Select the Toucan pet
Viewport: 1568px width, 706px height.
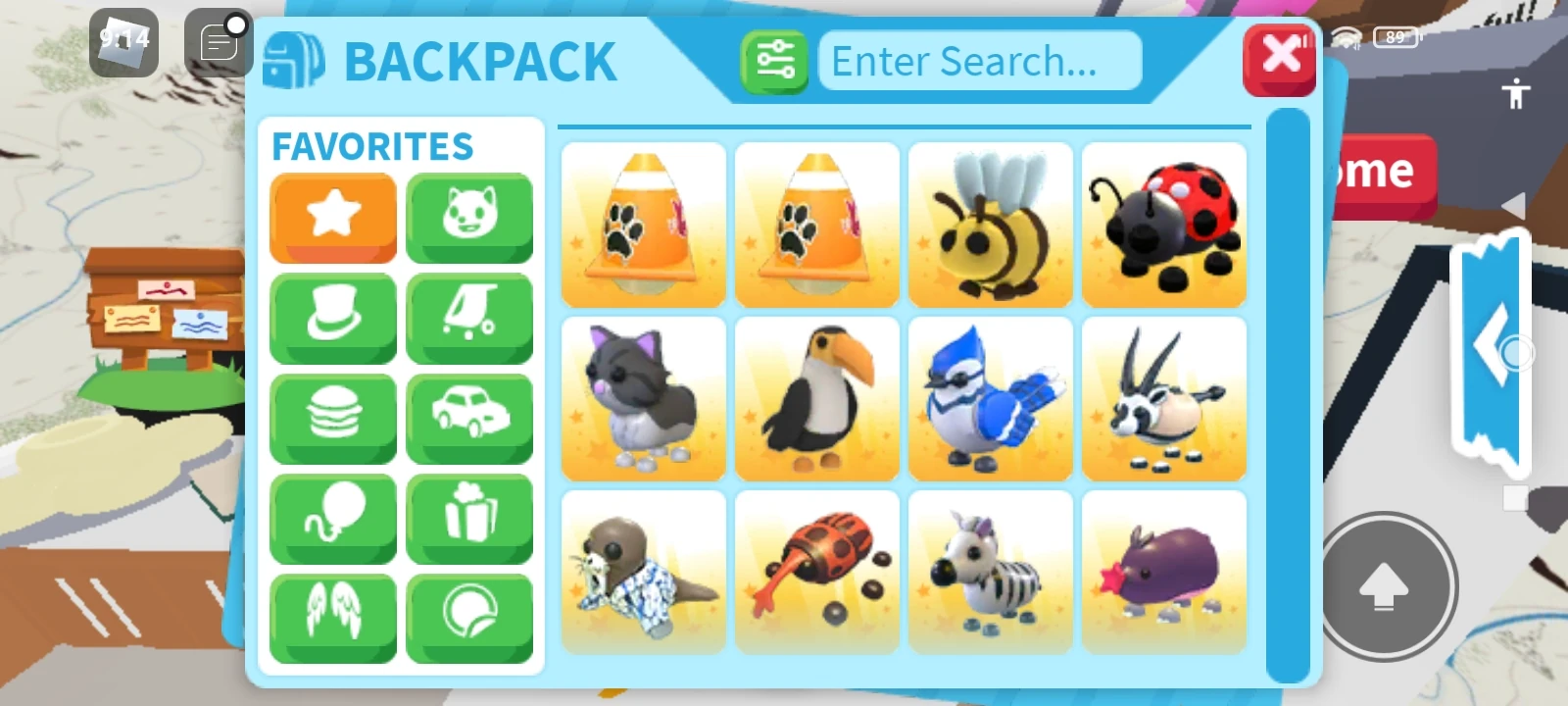pyautogui.click(x=816, y=398)
